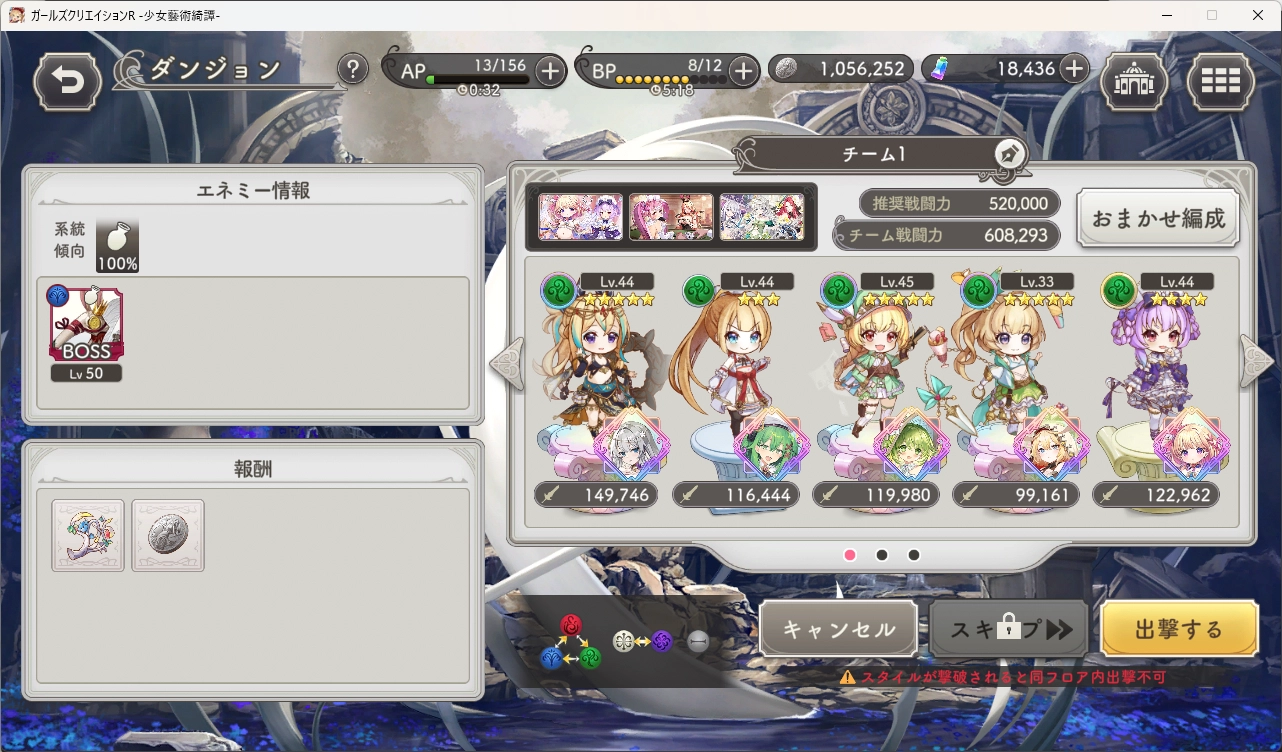Buy more crystals with the plus button
This screenshot has width=1282, height=752.
[x=1073, y=68]
